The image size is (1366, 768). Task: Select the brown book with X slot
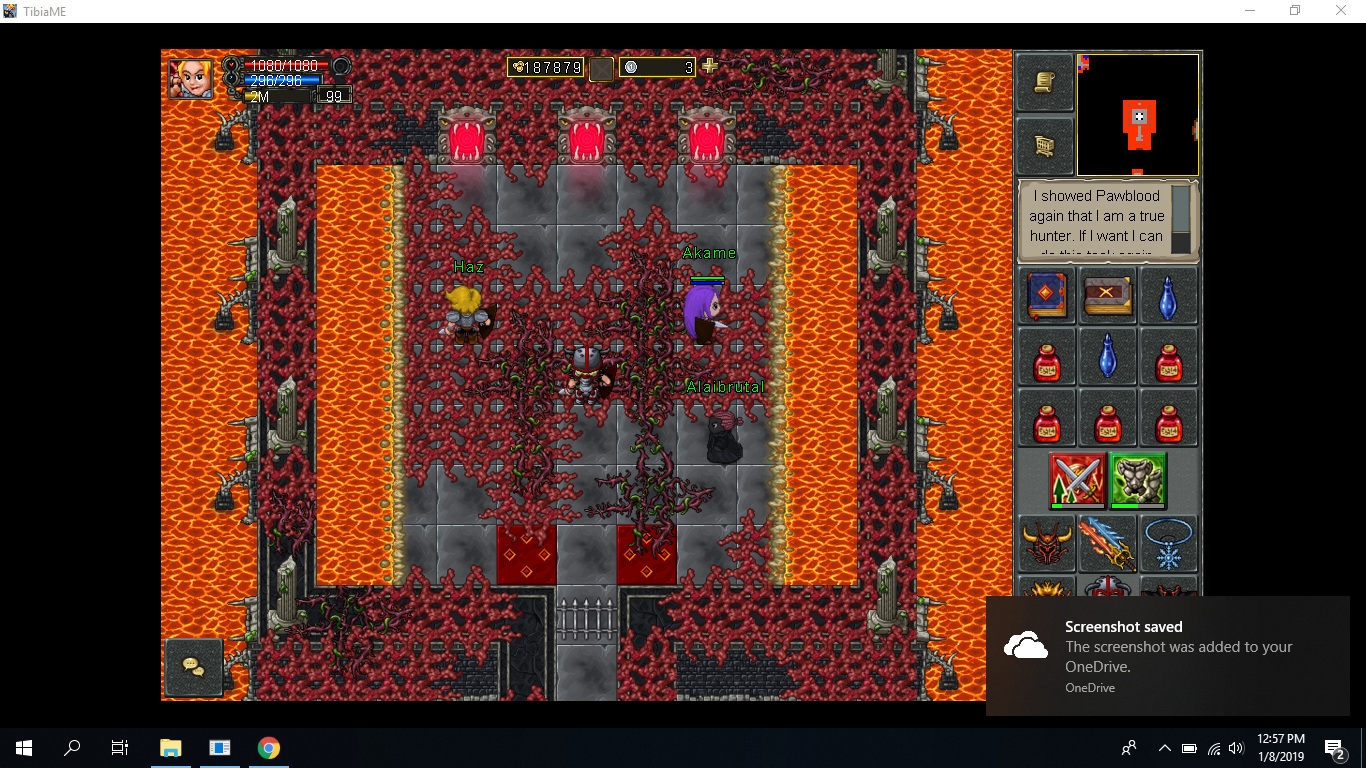click(x=1108, y=295)
